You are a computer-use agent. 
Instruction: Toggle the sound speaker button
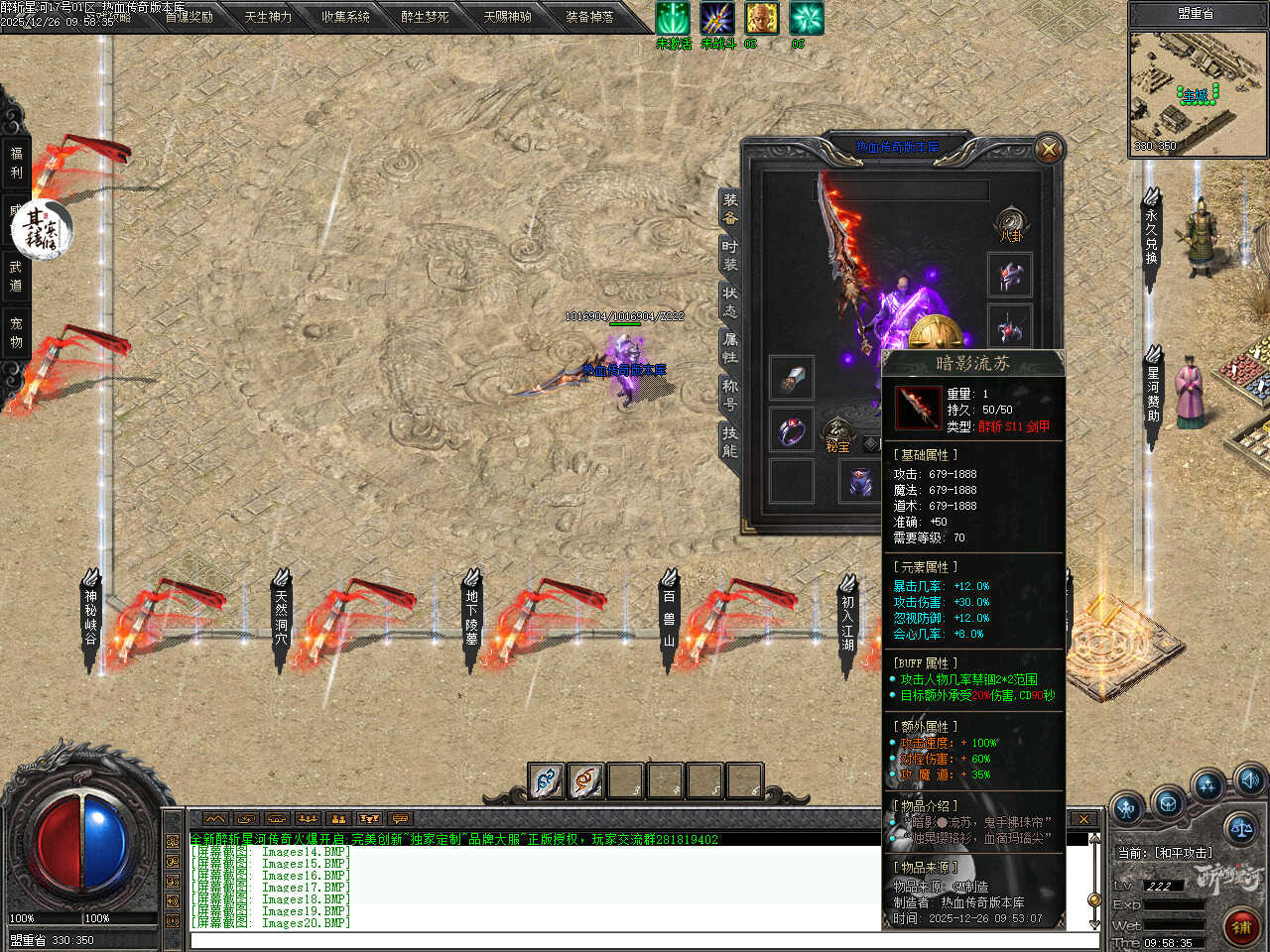1249,778
